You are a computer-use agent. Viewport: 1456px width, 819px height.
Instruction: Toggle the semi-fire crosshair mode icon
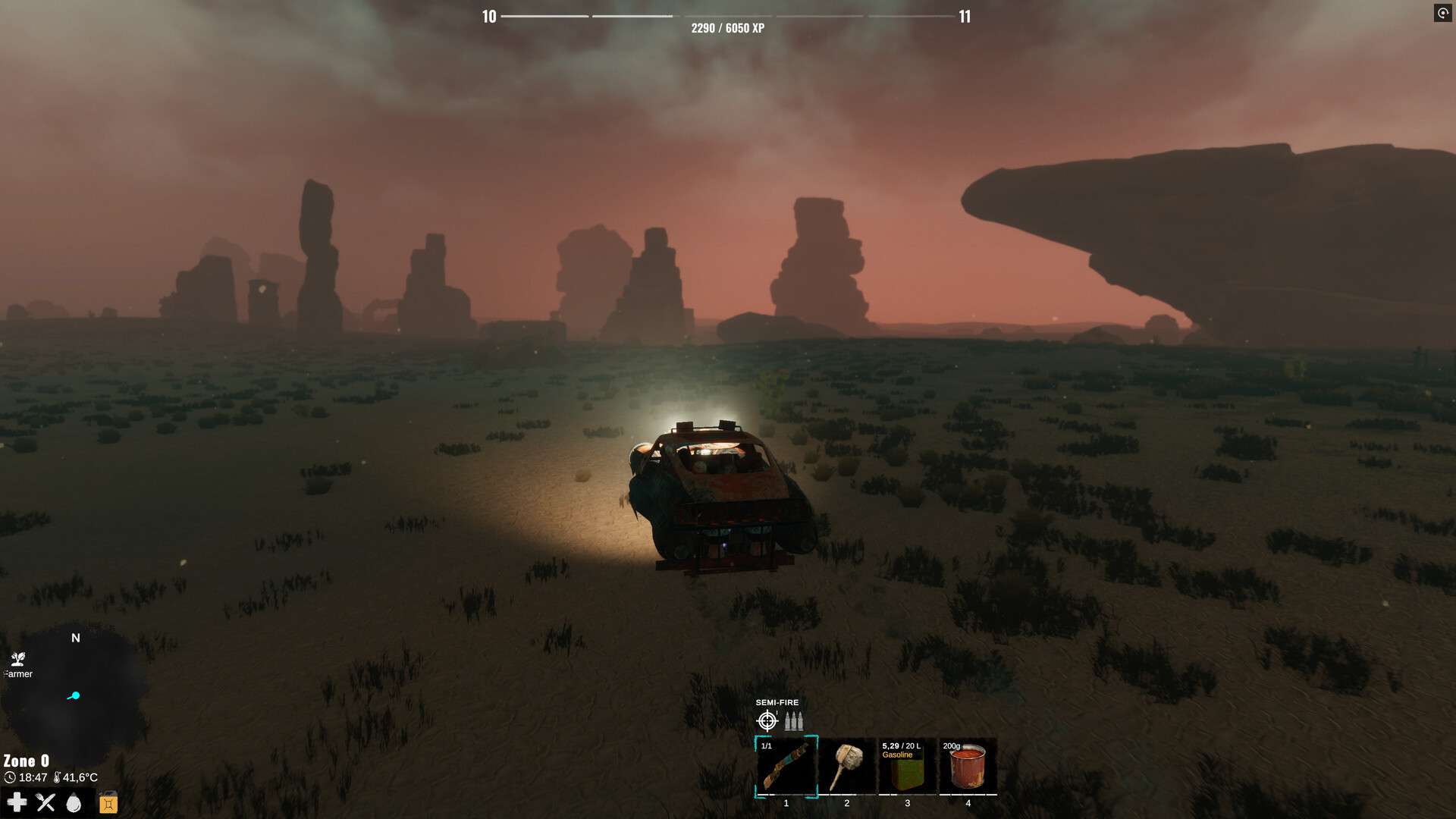tap(767, 720)
